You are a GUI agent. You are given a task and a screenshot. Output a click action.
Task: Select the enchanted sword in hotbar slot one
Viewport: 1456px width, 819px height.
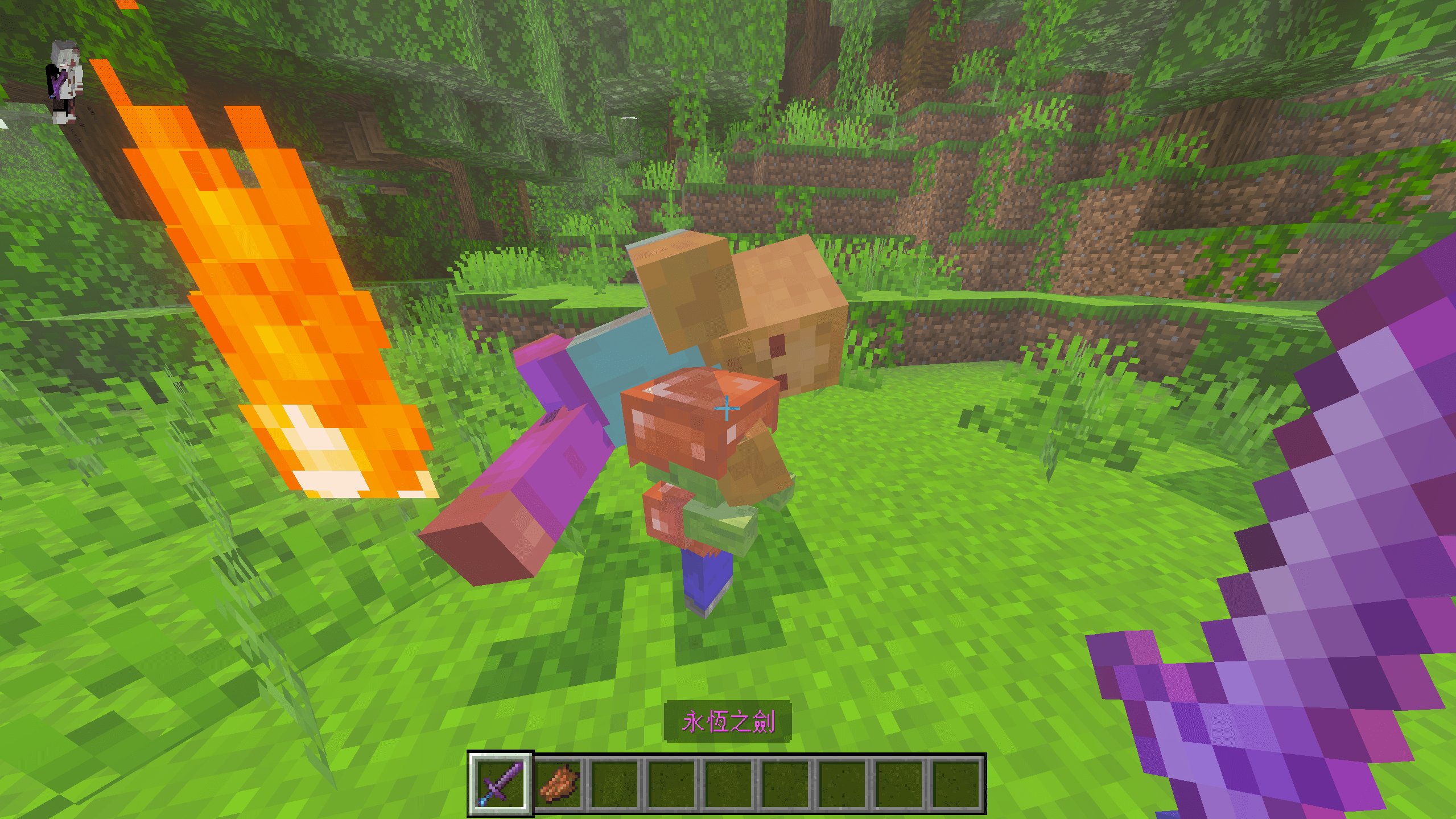pos(501,789)
